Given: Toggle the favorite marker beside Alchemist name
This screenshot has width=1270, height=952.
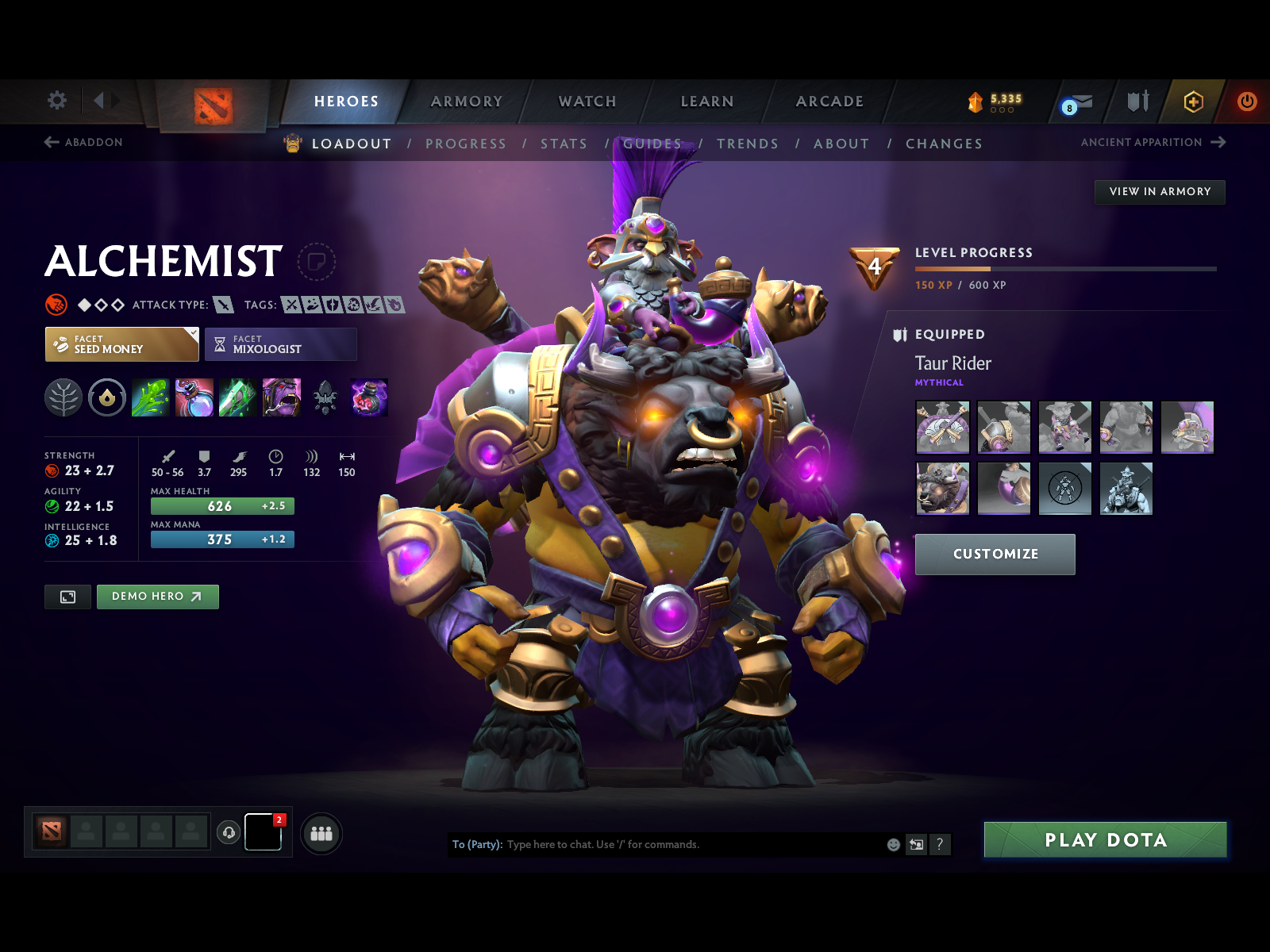Looking at the screenshot, I should [x=317, y=263].
